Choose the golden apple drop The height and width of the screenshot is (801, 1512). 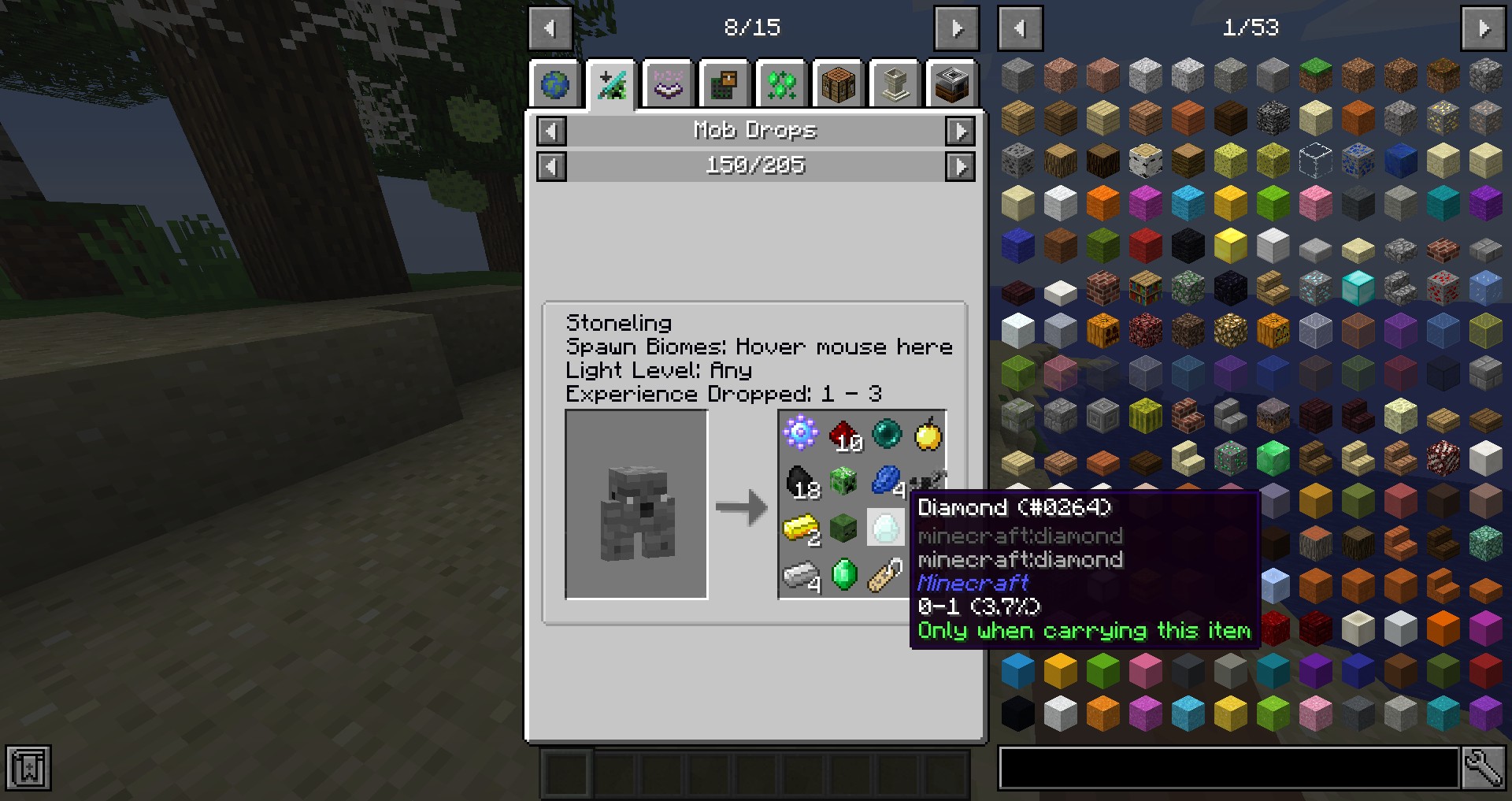(x=928, y=434)
